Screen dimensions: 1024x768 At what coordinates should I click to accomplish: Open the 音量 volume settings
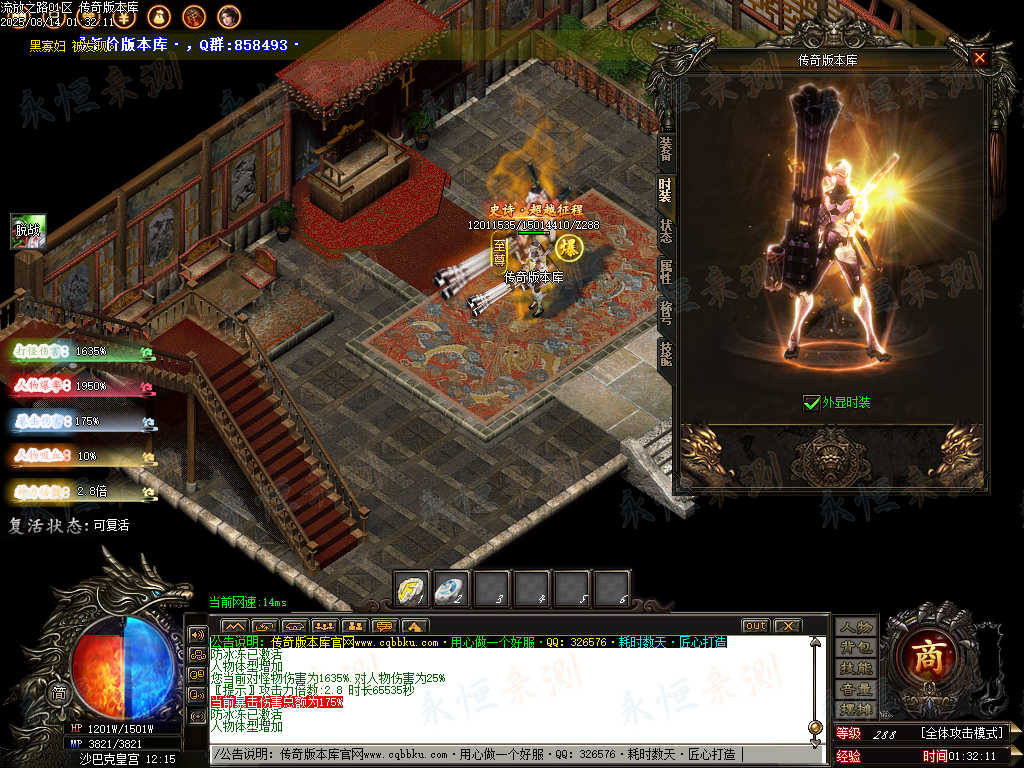[x=856, y=689]
